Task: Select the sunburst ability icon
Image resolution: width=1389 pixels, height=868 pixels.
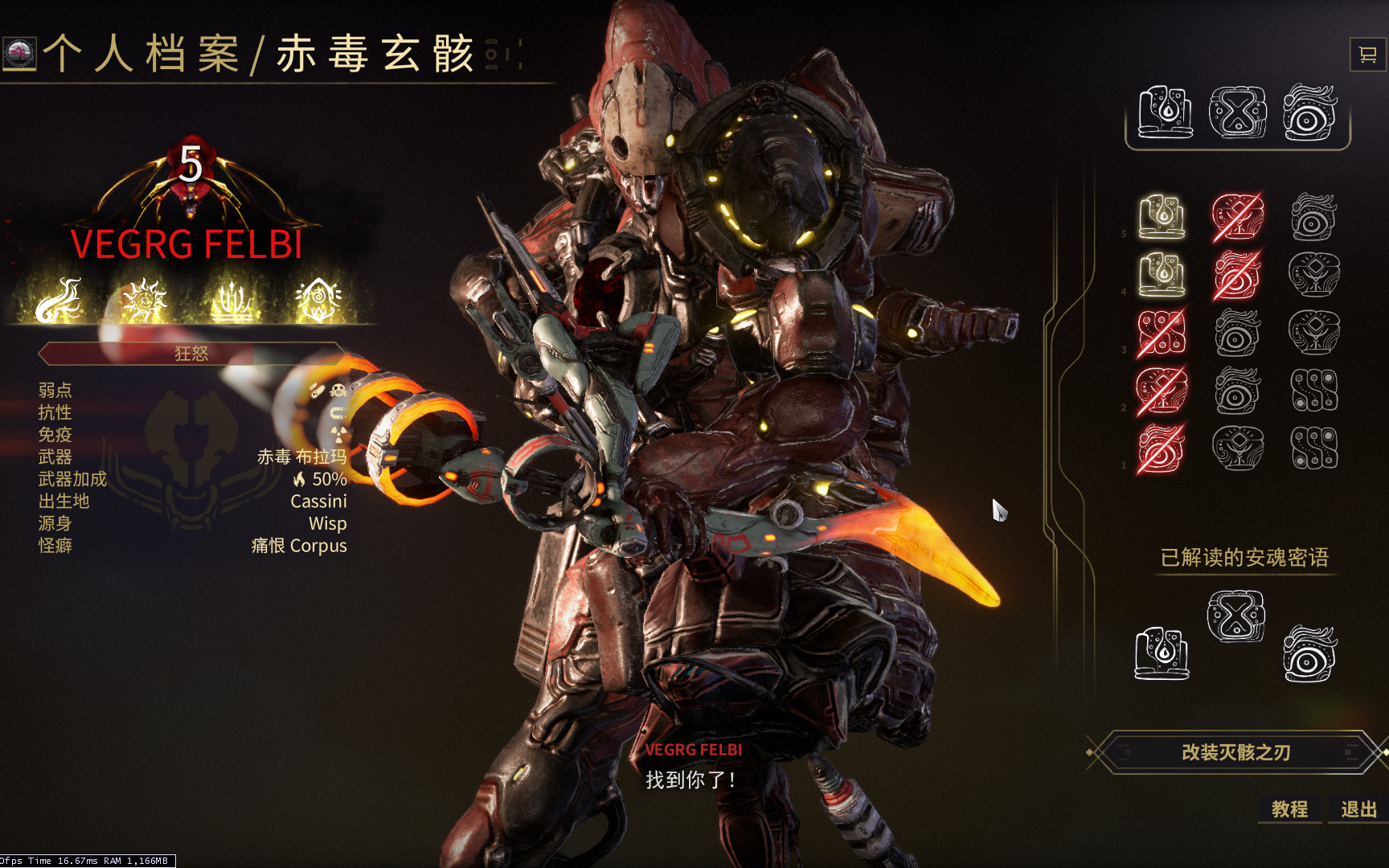Action: pyautogui.click(x=145, y=301)
